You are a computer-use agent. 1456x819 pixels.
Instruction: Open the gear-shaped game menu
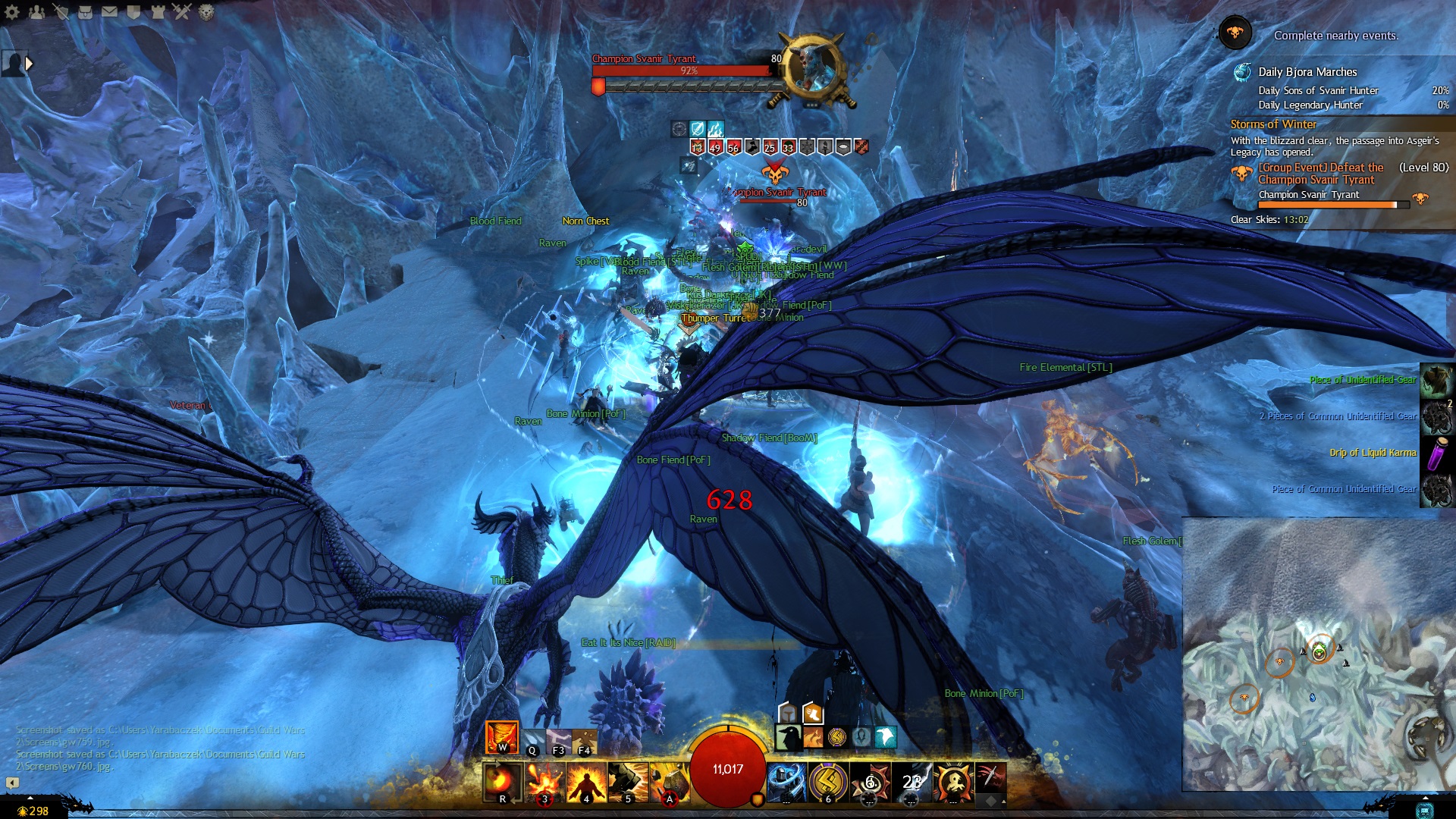coord(12,12)
